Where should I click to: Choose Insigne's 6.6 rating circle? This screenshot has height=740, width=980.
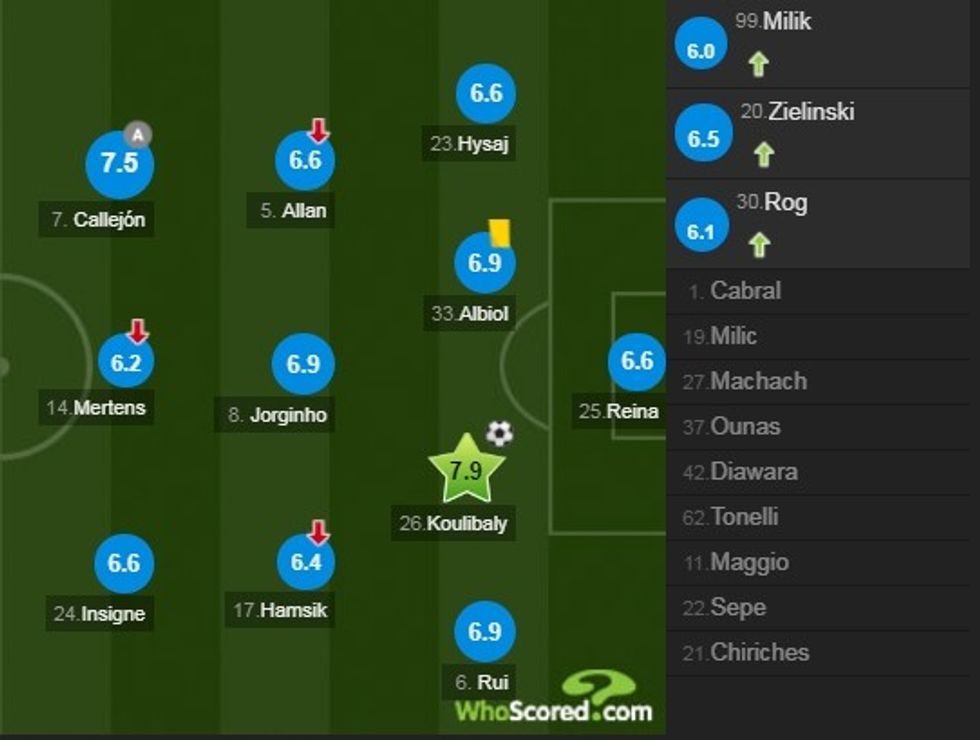[123, 563]
